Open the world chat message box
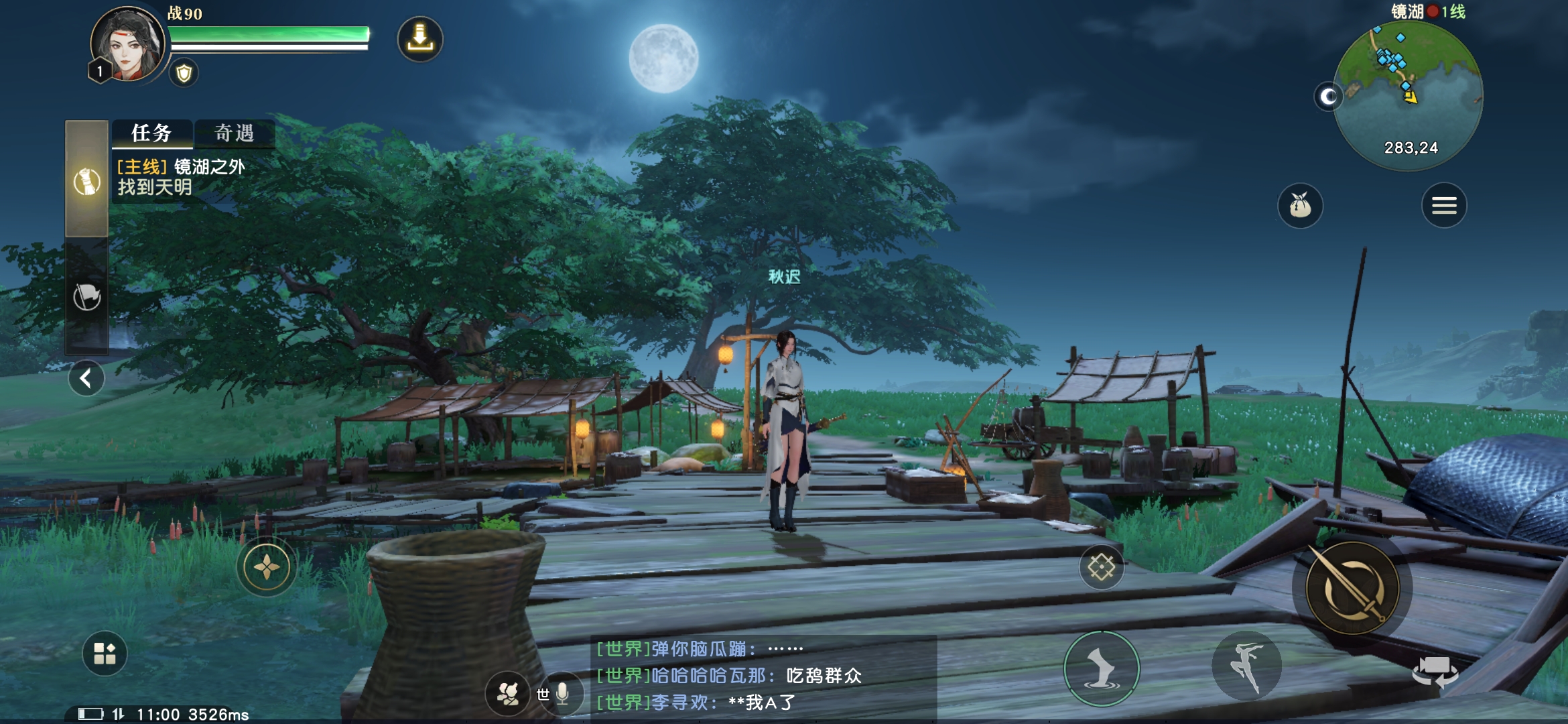Viewport: 1568px width, 724px height. [x=763, y=676]
